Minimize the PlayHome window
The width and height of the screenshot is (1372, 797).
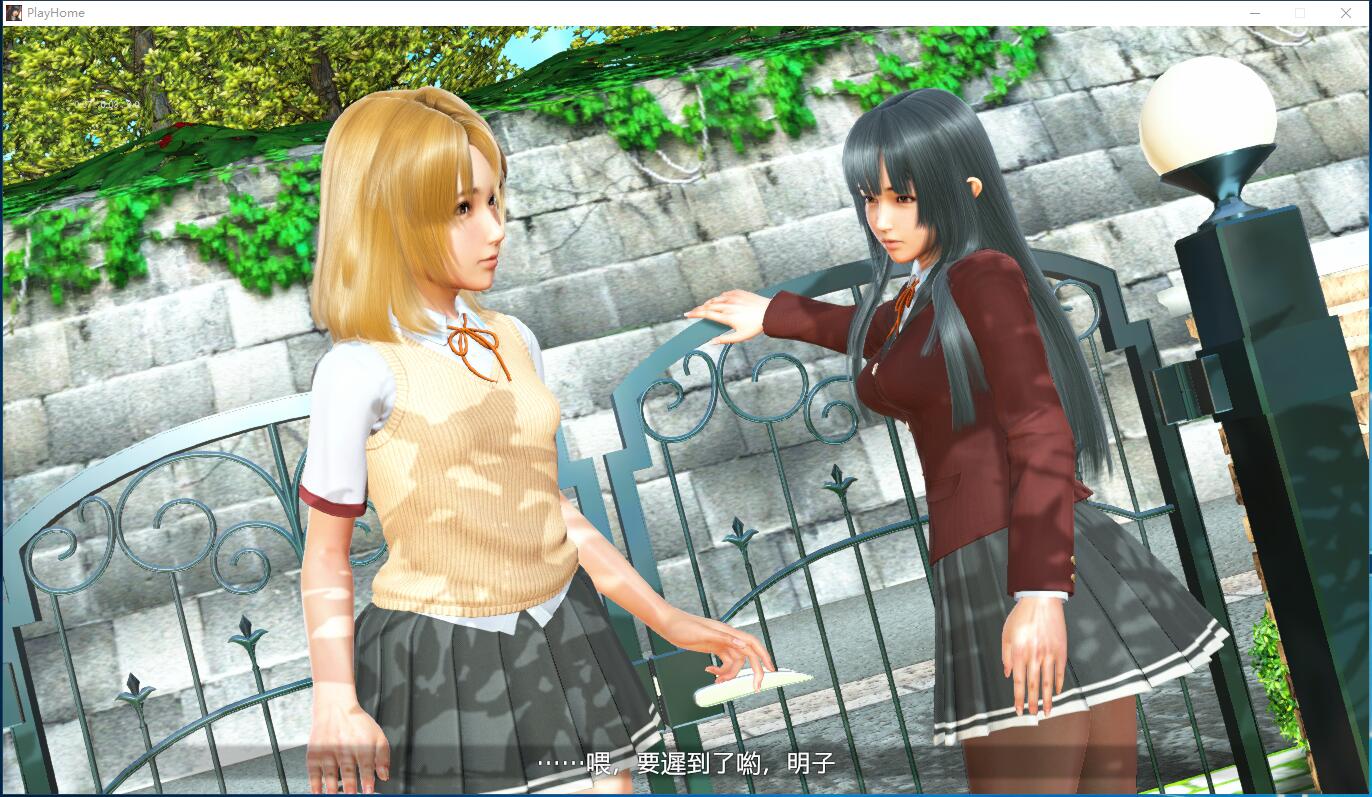(x=1253, y=13)
